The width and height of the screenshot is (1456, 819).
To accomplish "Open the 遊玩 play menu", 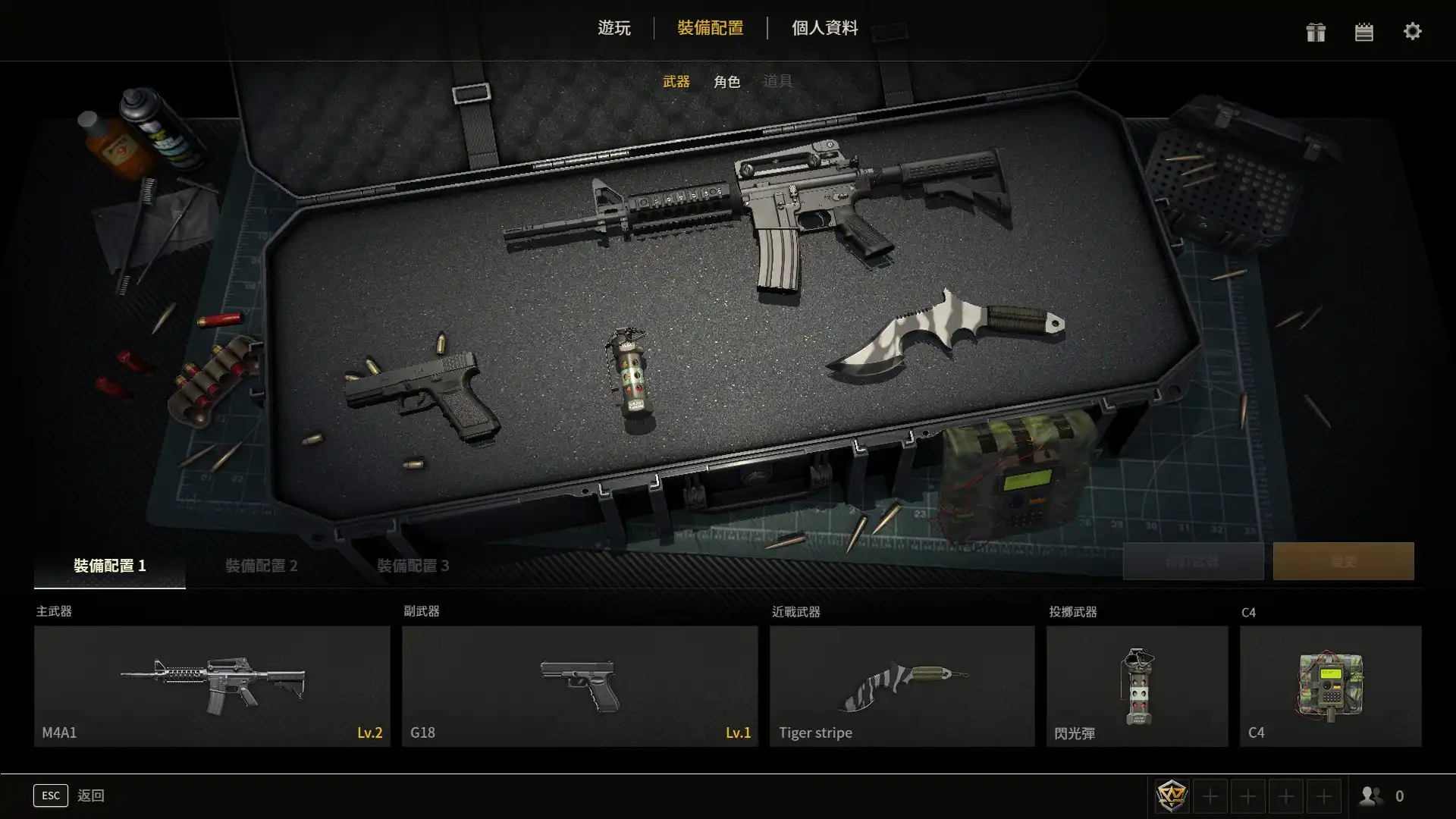I will point(613,28).
